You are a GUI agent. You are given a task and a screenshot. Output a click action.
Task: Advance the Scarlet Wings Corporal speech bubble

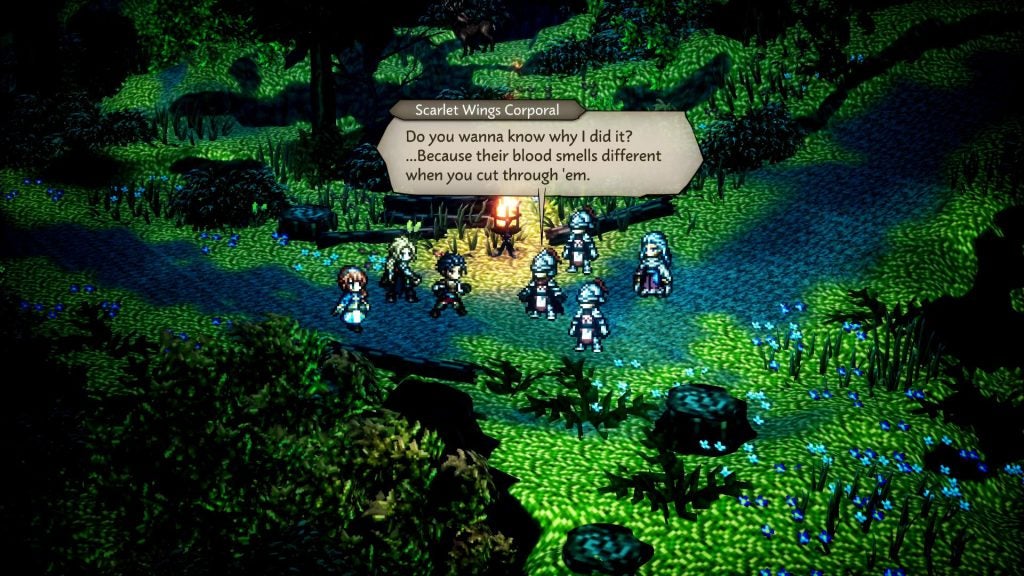pos(540,153)
